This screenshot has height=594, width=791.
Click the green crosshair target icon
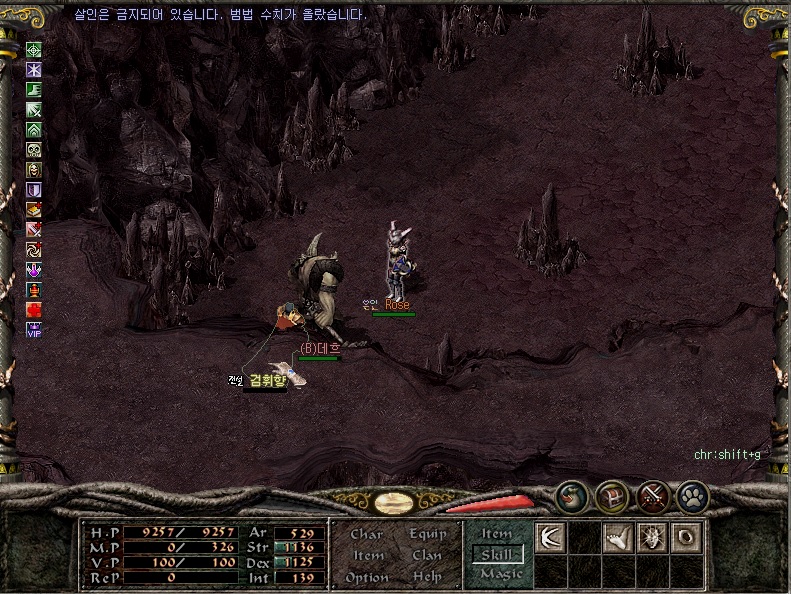tap(34, 50)
